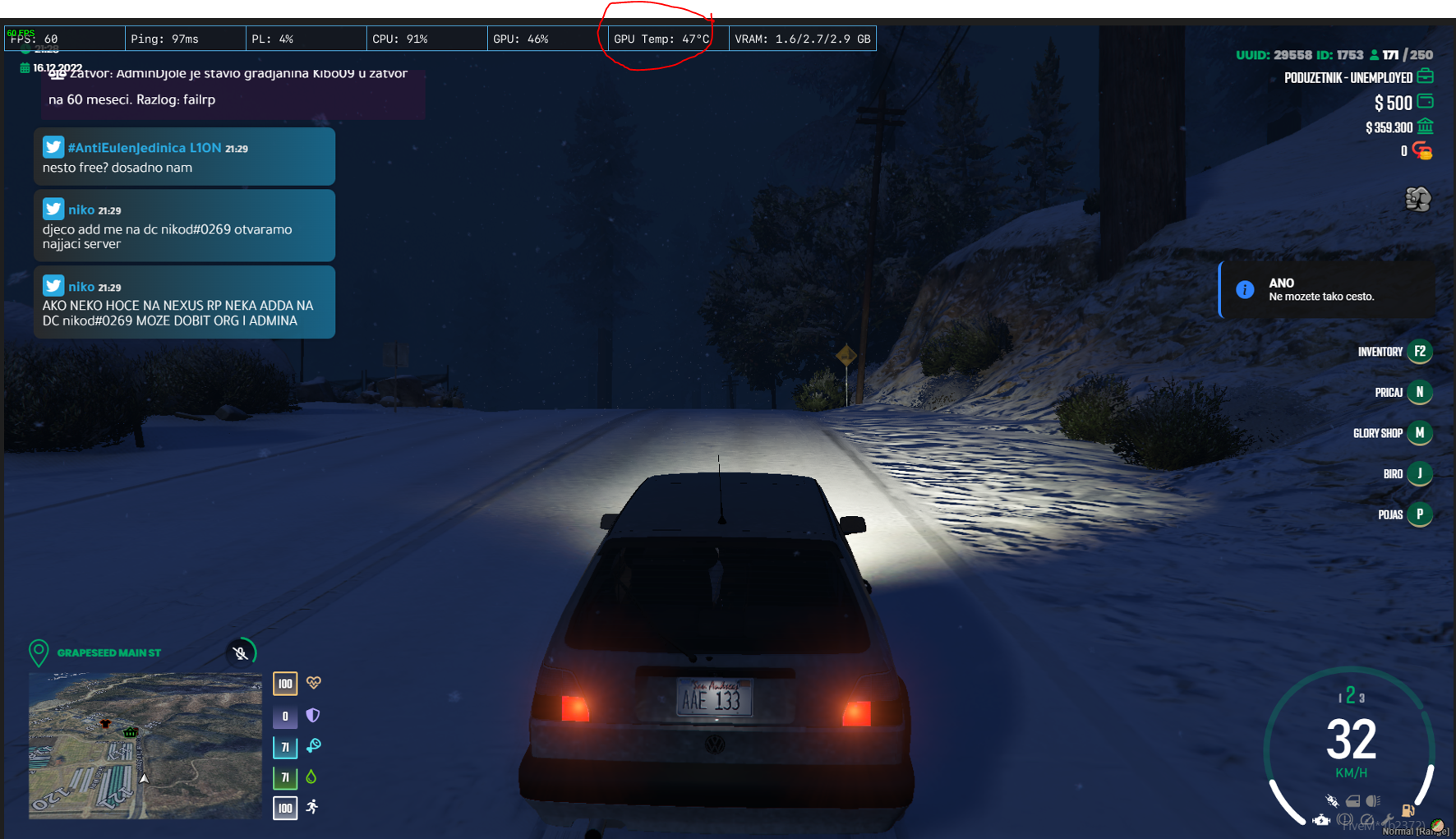1456x839 pixels.
Task: Select the tweet from #AntiEulenJedinica L1ON
Action: pyautogui.click(x=184, y=157)
